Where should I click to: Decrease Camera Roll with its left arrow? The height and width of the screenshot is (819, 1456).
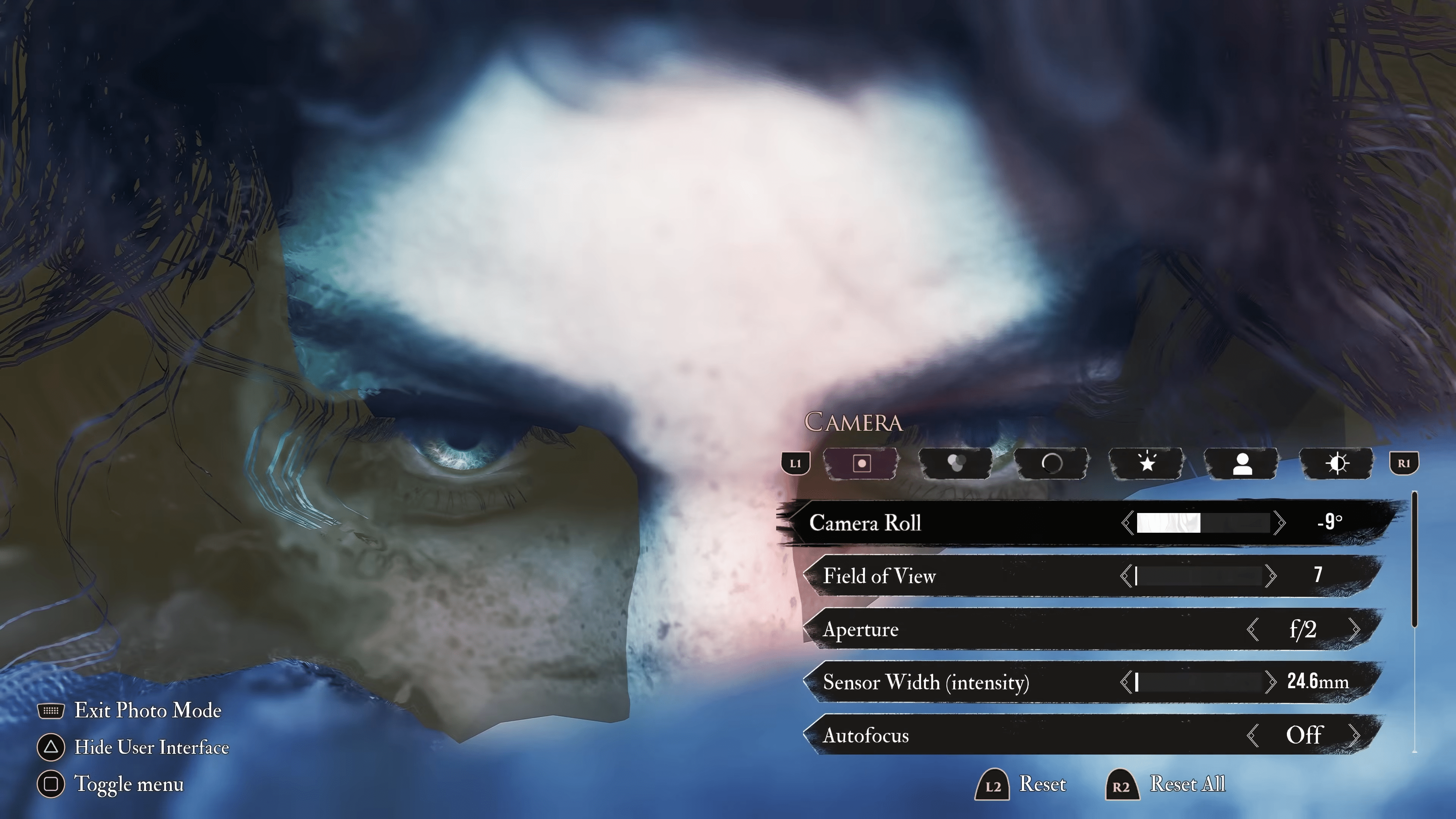(x=1128, y=523)
